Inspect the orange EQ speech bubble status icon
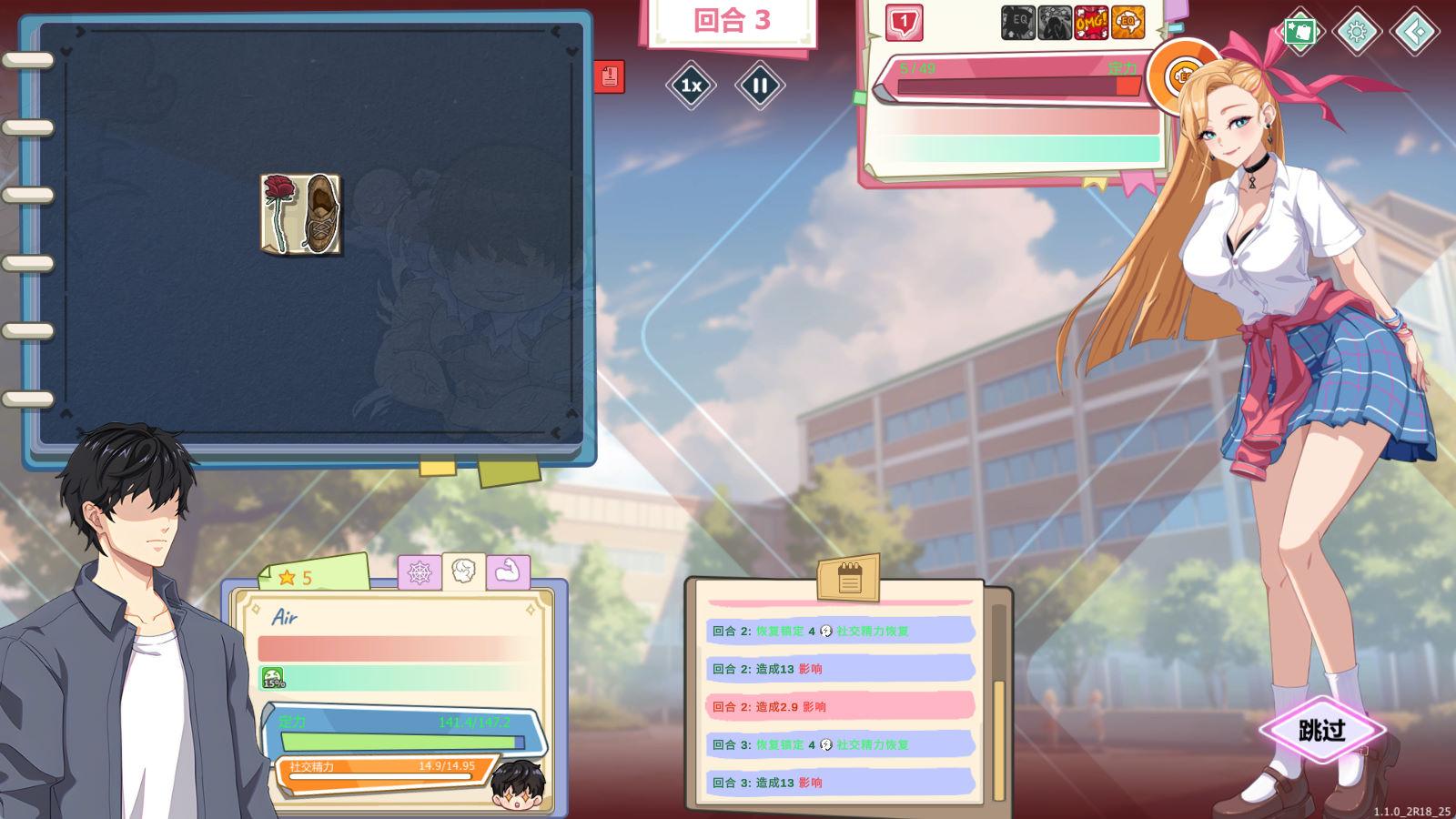 click(1128, 23)
